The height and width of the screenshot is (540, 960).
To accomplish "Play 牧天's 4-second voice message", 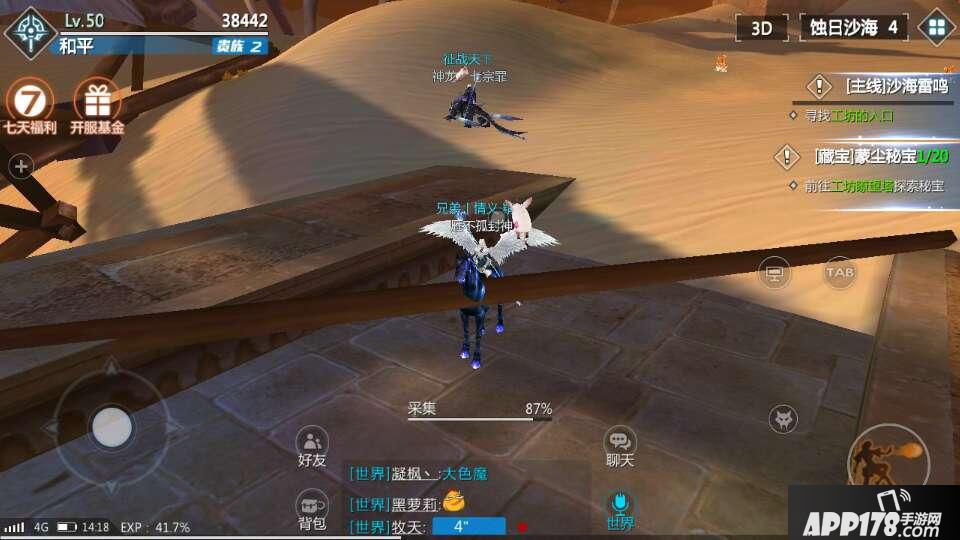I will click(468, 526).
